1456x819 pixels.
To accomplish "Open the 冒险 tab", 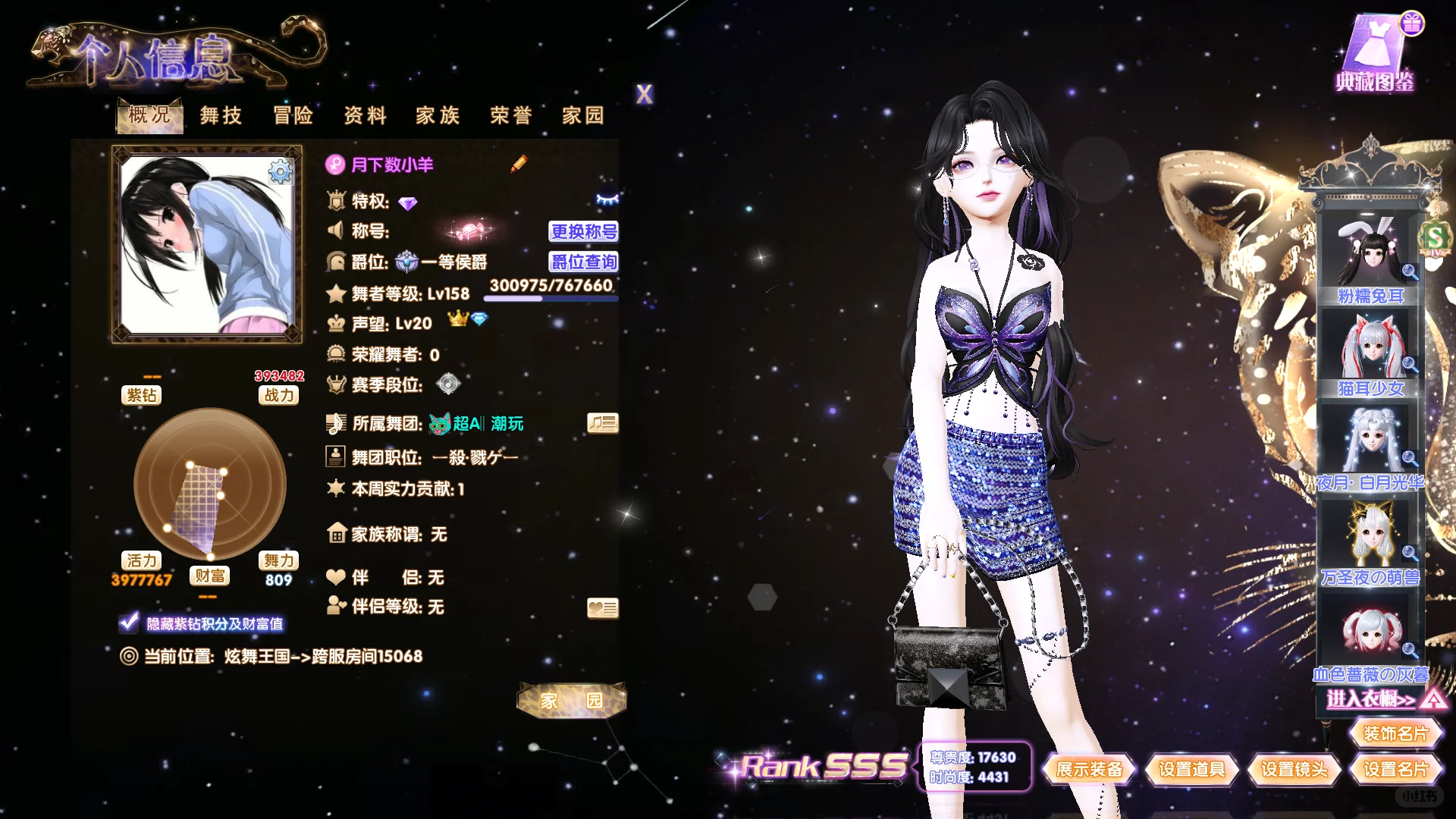I will [293, 115].
